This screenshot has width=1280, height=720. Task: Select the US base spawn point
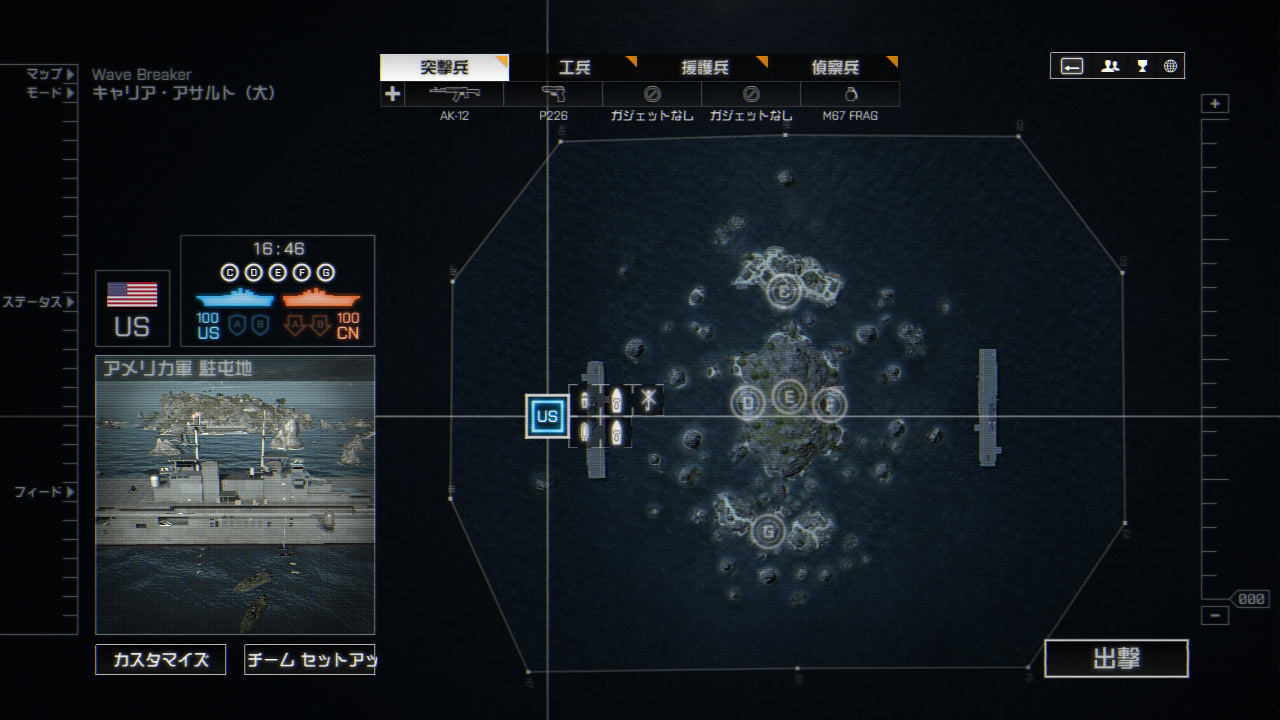[547, 416]
